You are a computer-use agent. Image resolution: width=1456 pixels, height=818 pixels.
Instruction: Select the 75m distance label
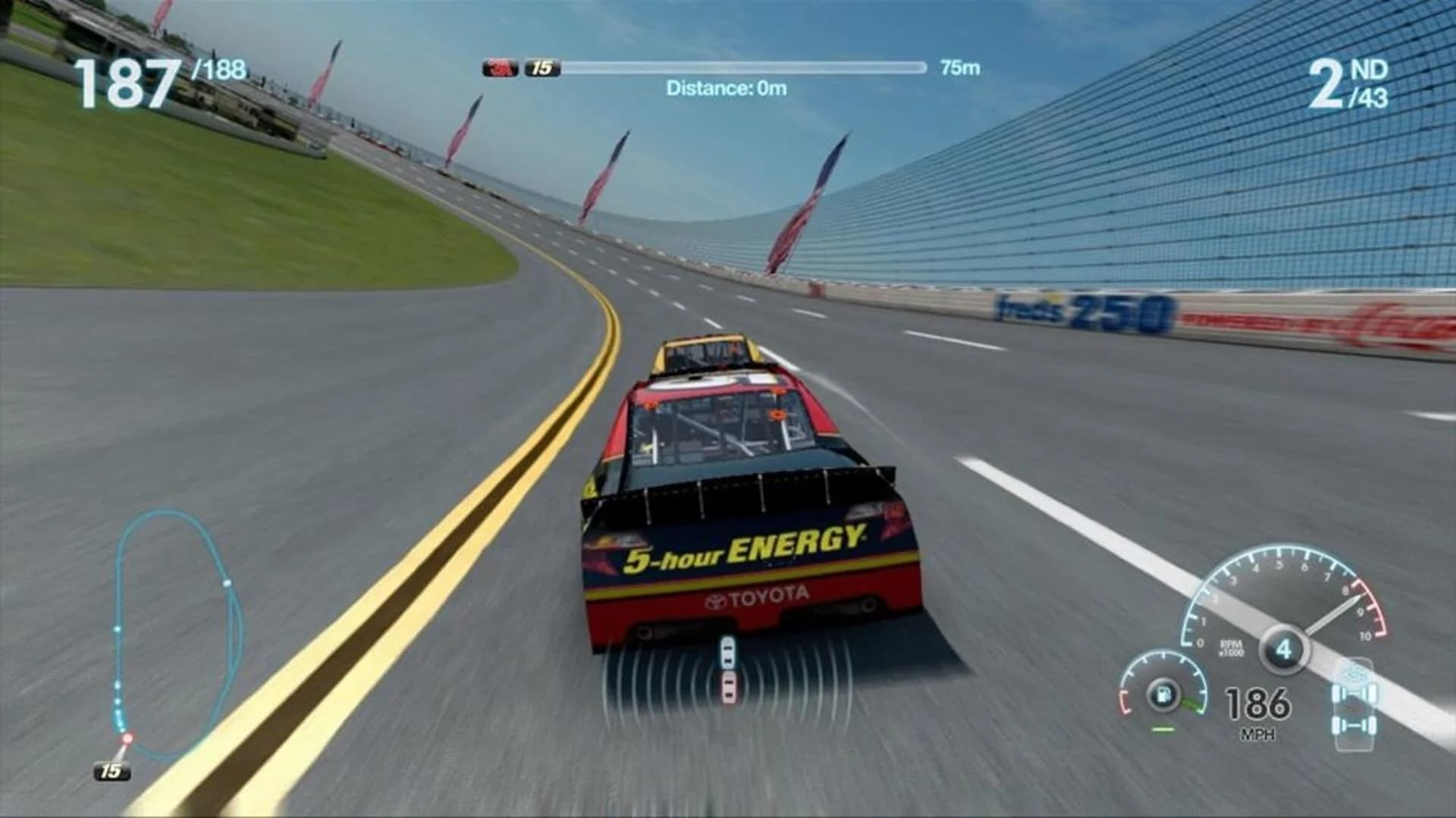958,67
